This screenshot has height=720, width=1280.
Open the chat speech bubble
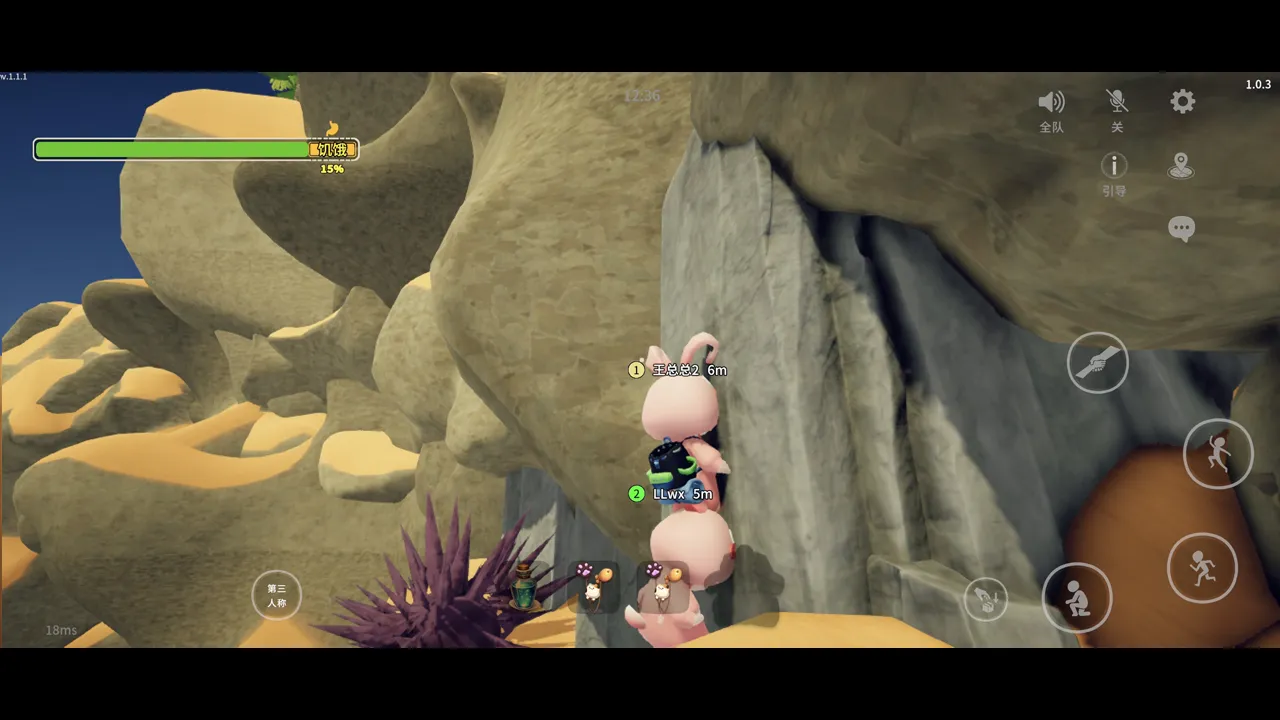[1181, 229]
